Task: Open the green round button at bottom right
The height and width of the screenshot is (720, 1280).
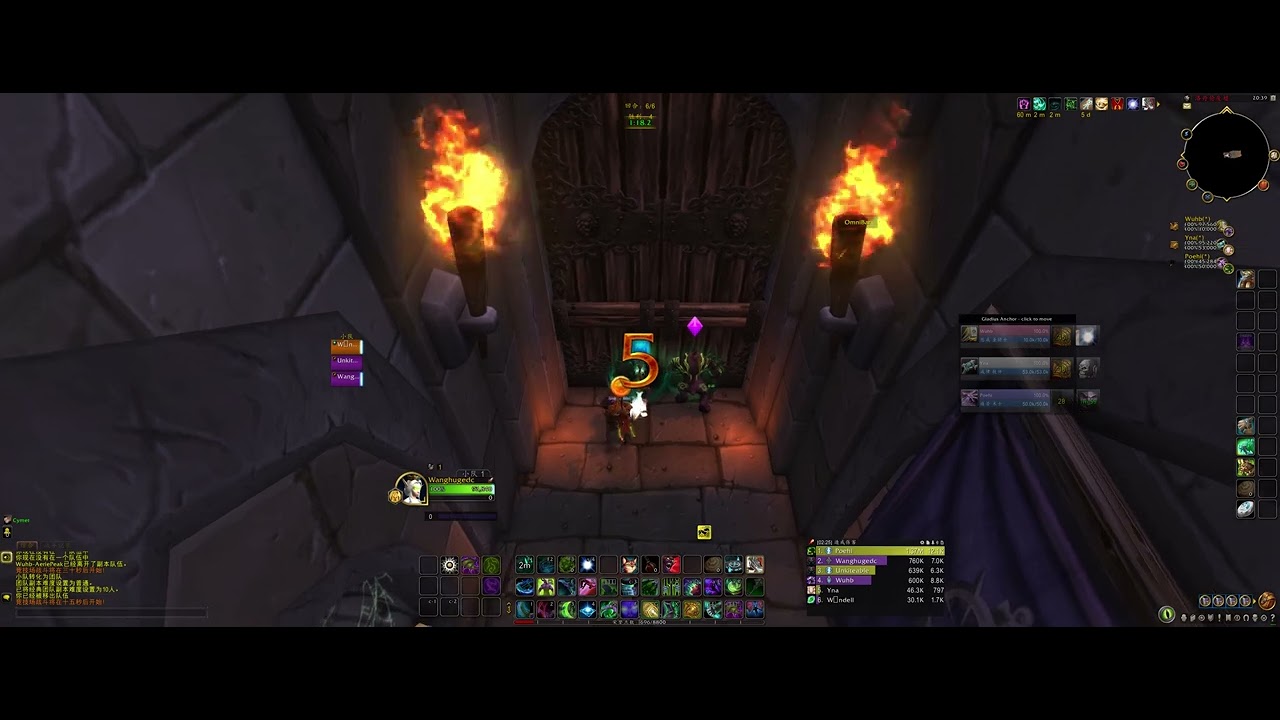Action: 1166,614
